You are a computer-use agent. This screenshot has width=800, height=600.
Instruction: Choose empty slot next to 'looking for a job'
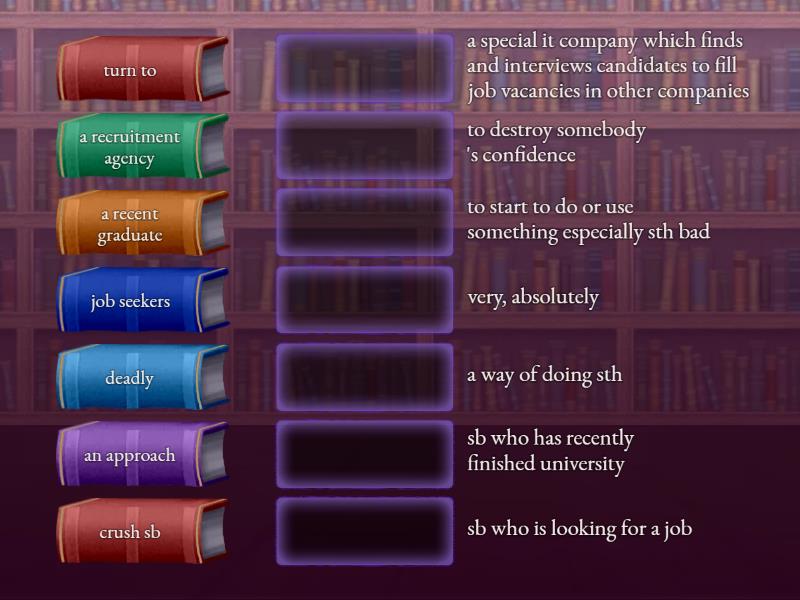365,531
